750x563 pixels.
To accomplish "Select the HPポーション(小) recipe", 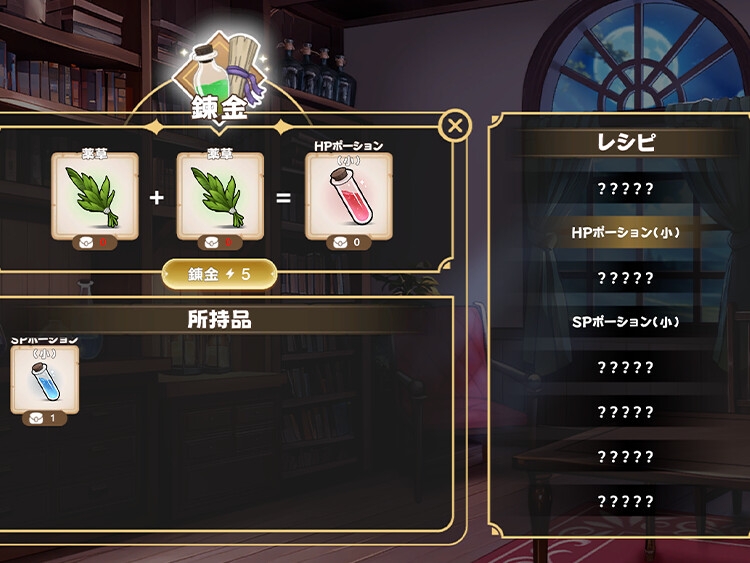I will click(x=625, y=233).
